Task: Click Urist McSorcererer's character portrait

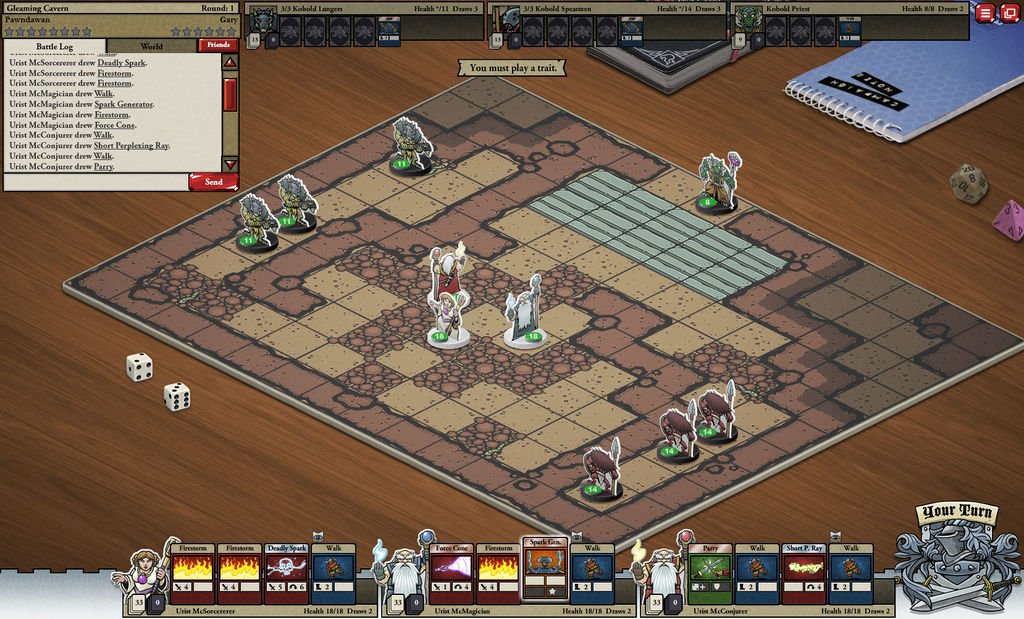Action: pyautogui.click(x=144, y=572)
